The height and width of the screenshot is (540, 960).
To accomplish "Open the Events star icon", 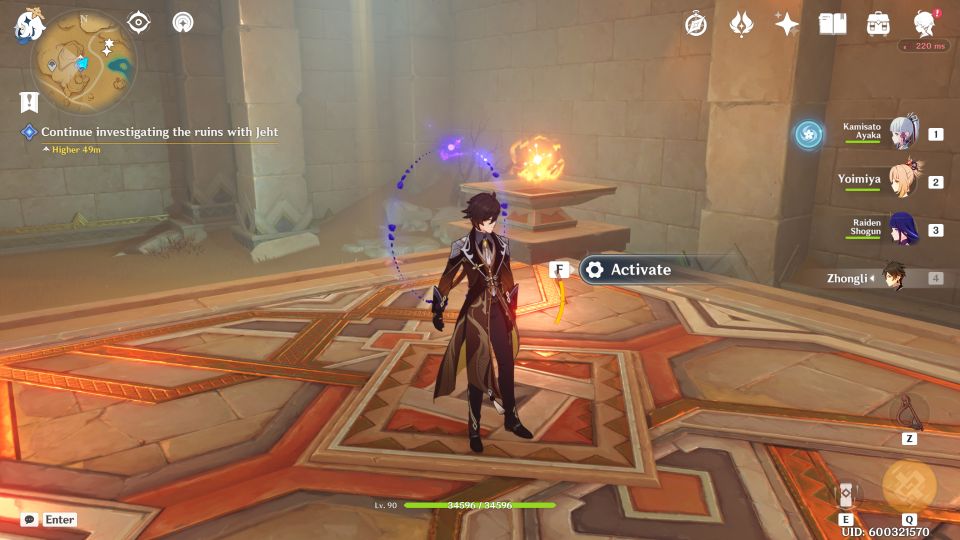I will pyautogui.click(x=787, y=25).
